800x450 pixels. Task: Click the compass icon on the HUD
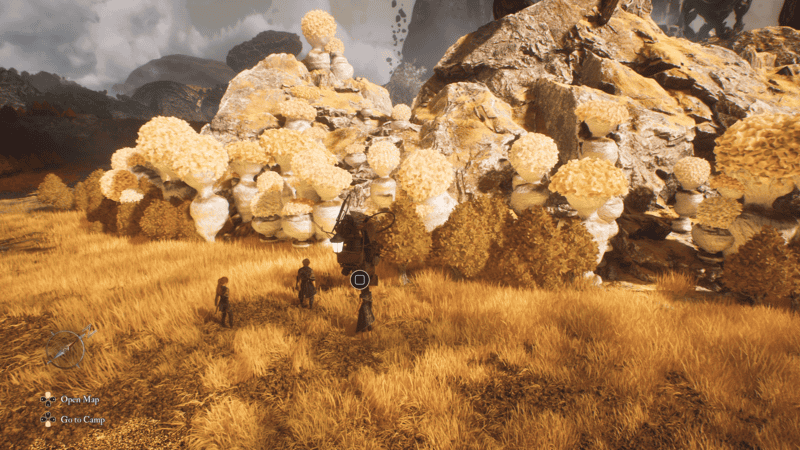(68, 348)
